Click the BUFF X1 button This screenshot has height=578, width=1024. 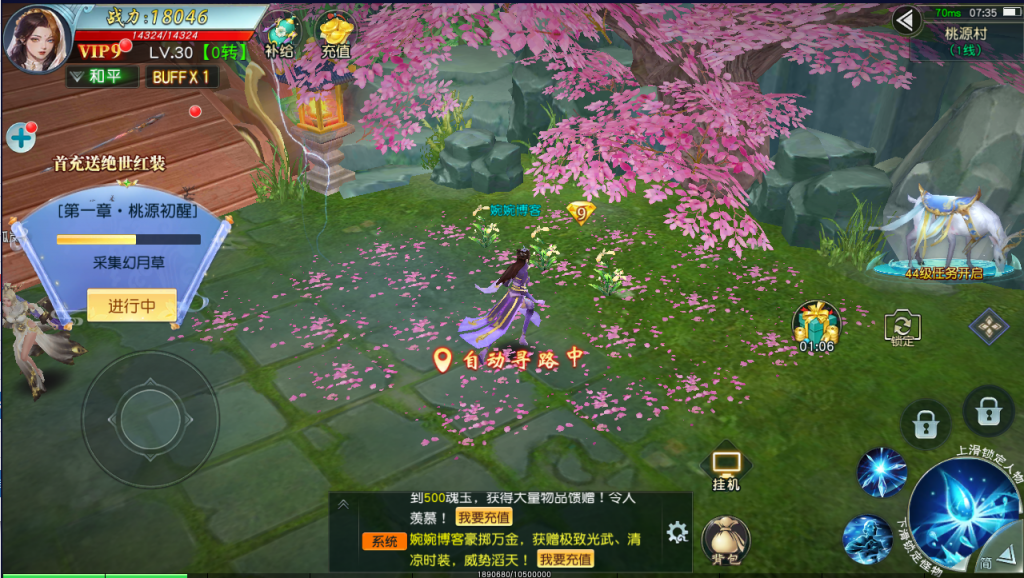pos(181,77)
